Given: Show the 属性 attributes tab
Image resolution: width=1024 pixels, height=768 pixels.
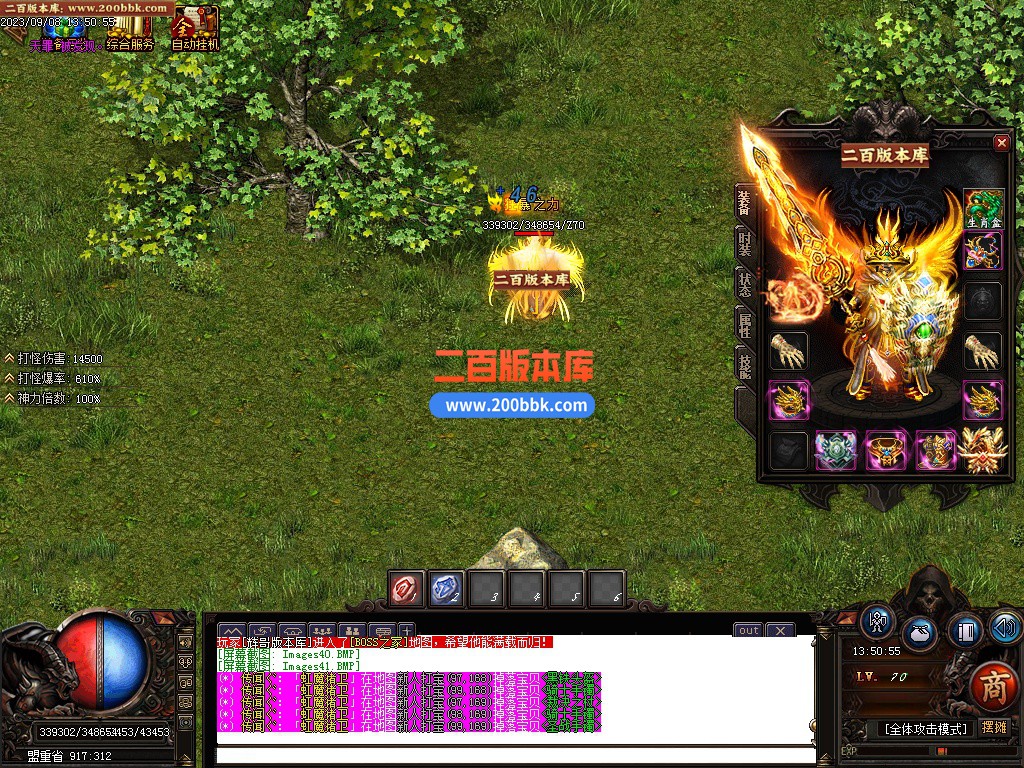Looking at the screenshot, I should click(745, 325).
